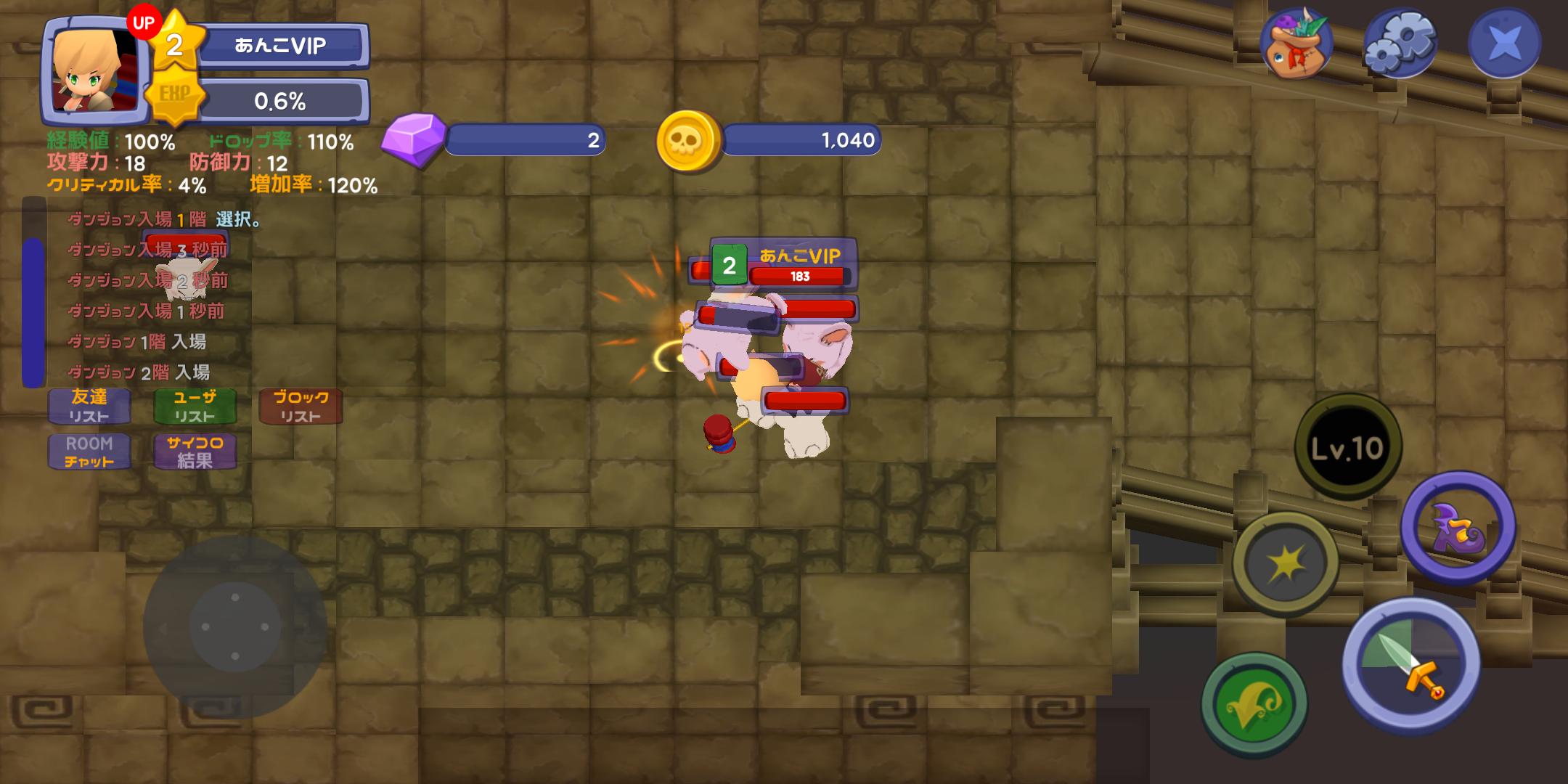Screen dimensions: 1568x784
Task: Attack with the sword button
Action: pos(1410,664)
